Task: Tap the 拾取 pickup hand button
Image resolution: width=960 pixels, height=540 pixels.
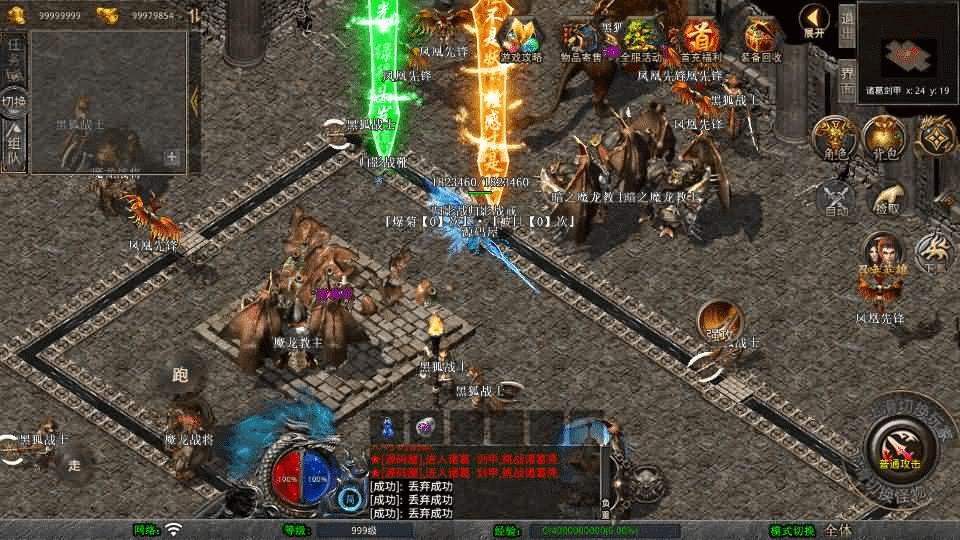Action: point(885,197)
